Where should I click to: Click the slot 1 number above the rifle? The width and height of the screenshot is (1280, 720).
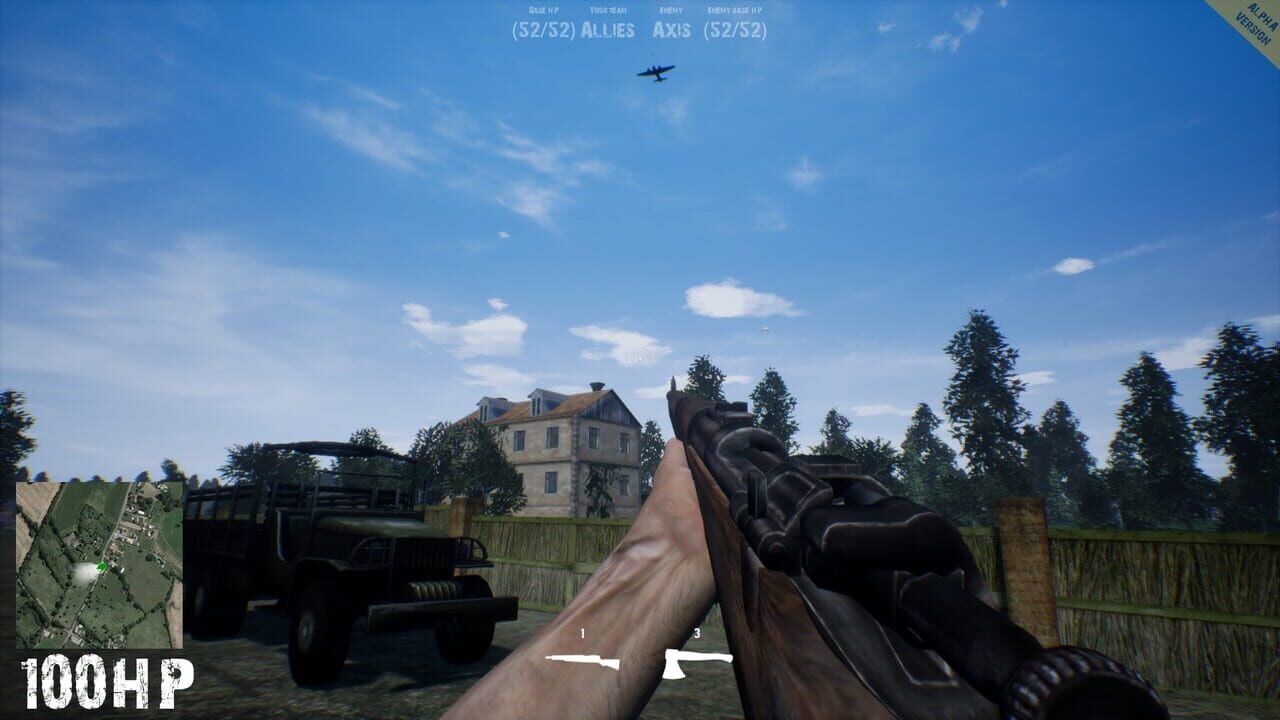point(582,633)
